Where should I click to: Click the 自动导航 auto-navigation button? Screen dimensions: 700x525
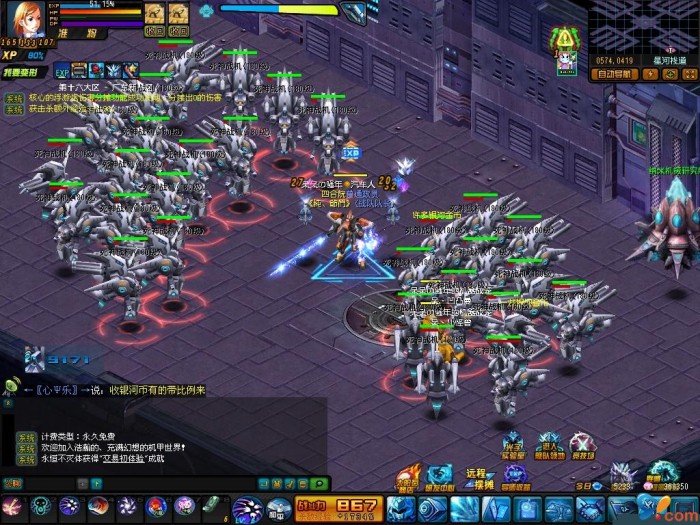pos(614,73)
